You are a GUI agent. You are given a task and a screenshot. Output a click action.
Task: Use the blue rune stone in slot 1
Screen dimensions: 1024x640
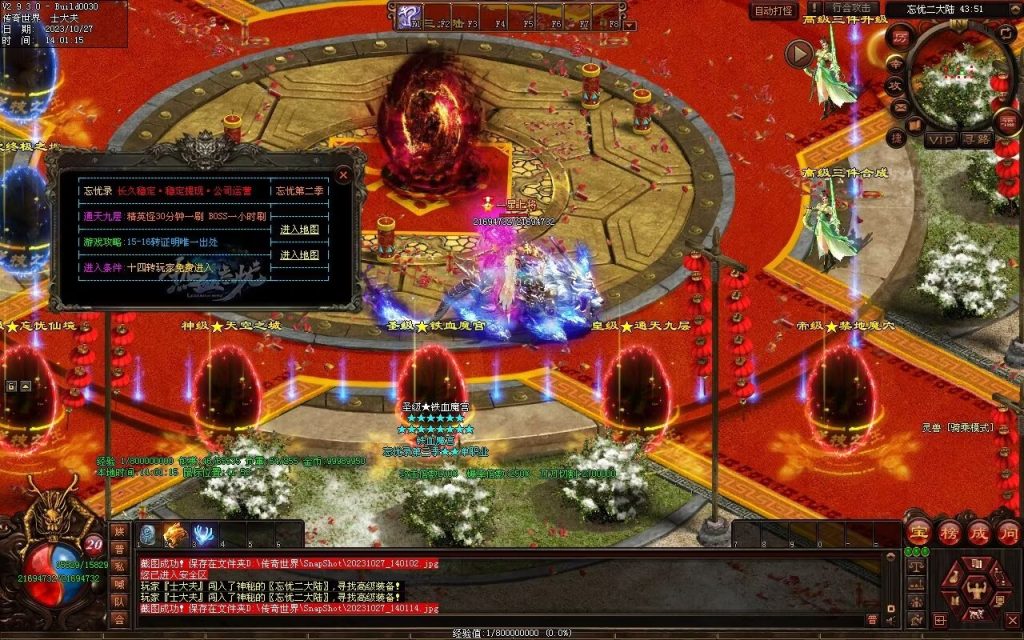pos(147,534)
